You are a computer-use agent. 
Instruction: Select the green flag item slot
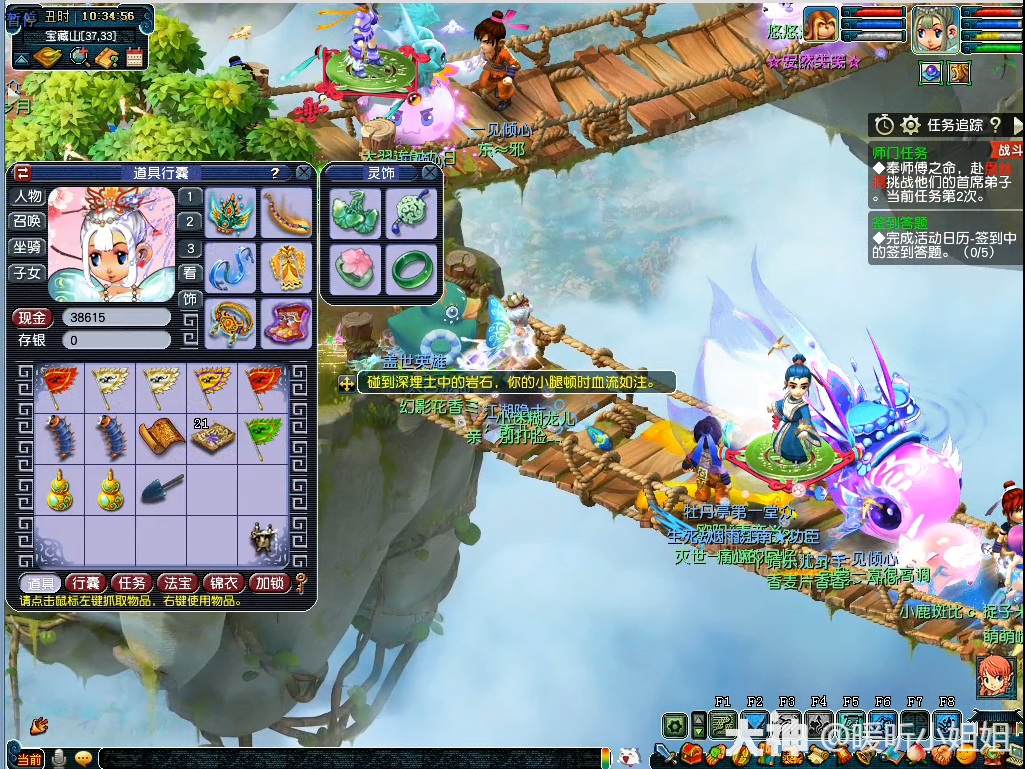click(264, 436)
